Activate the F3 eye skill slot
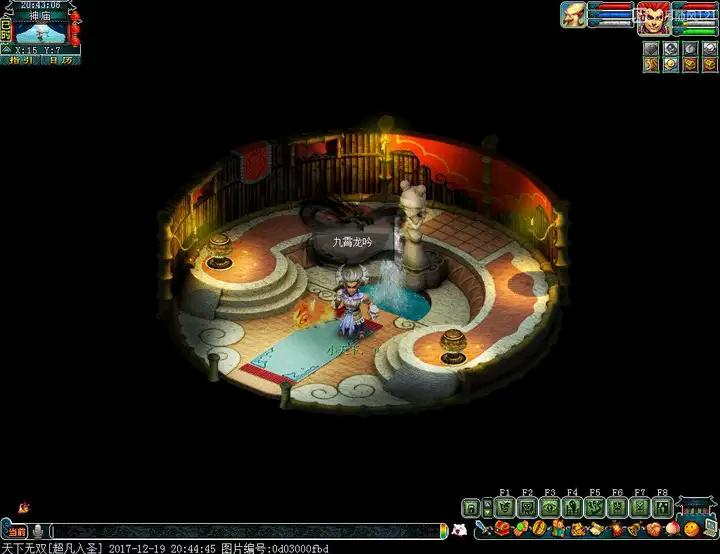 tap(549, 507)
